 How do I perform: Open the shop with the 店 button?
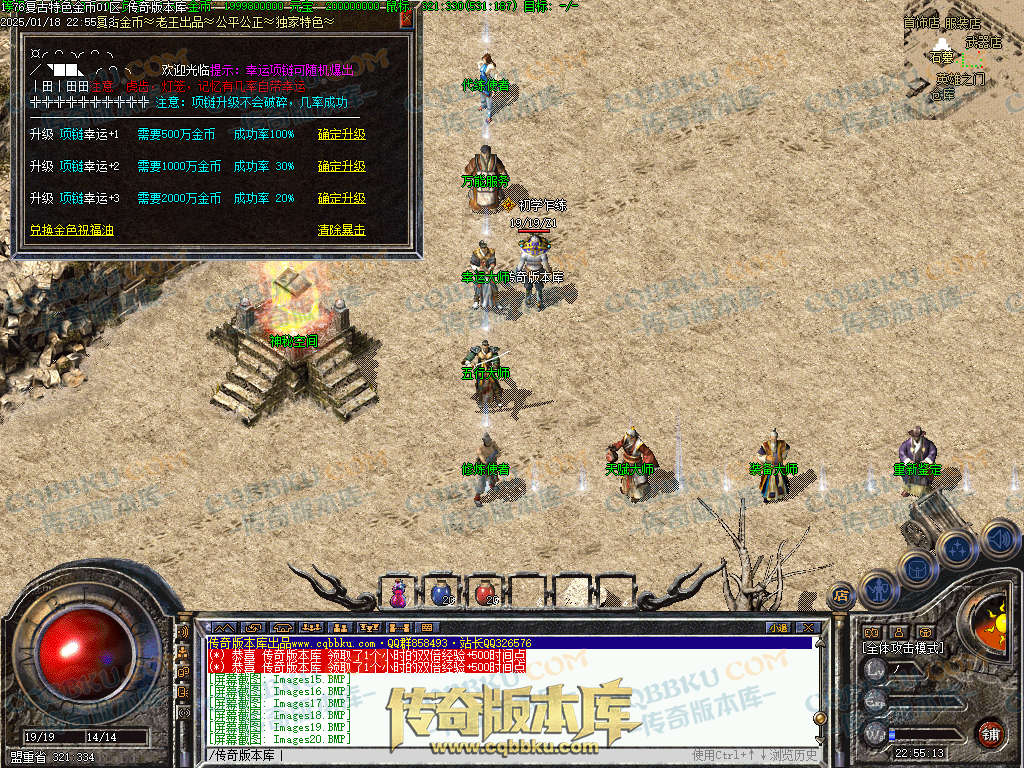pos(841,595)
